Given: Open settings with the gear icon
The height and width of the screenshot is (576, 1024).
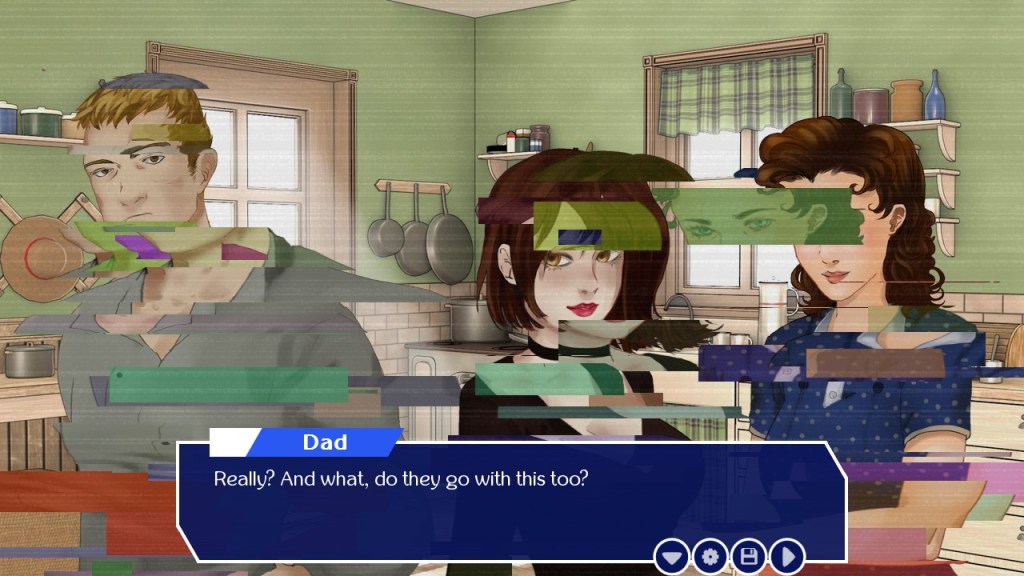Looking at the screenshot, I should (710, 556).
